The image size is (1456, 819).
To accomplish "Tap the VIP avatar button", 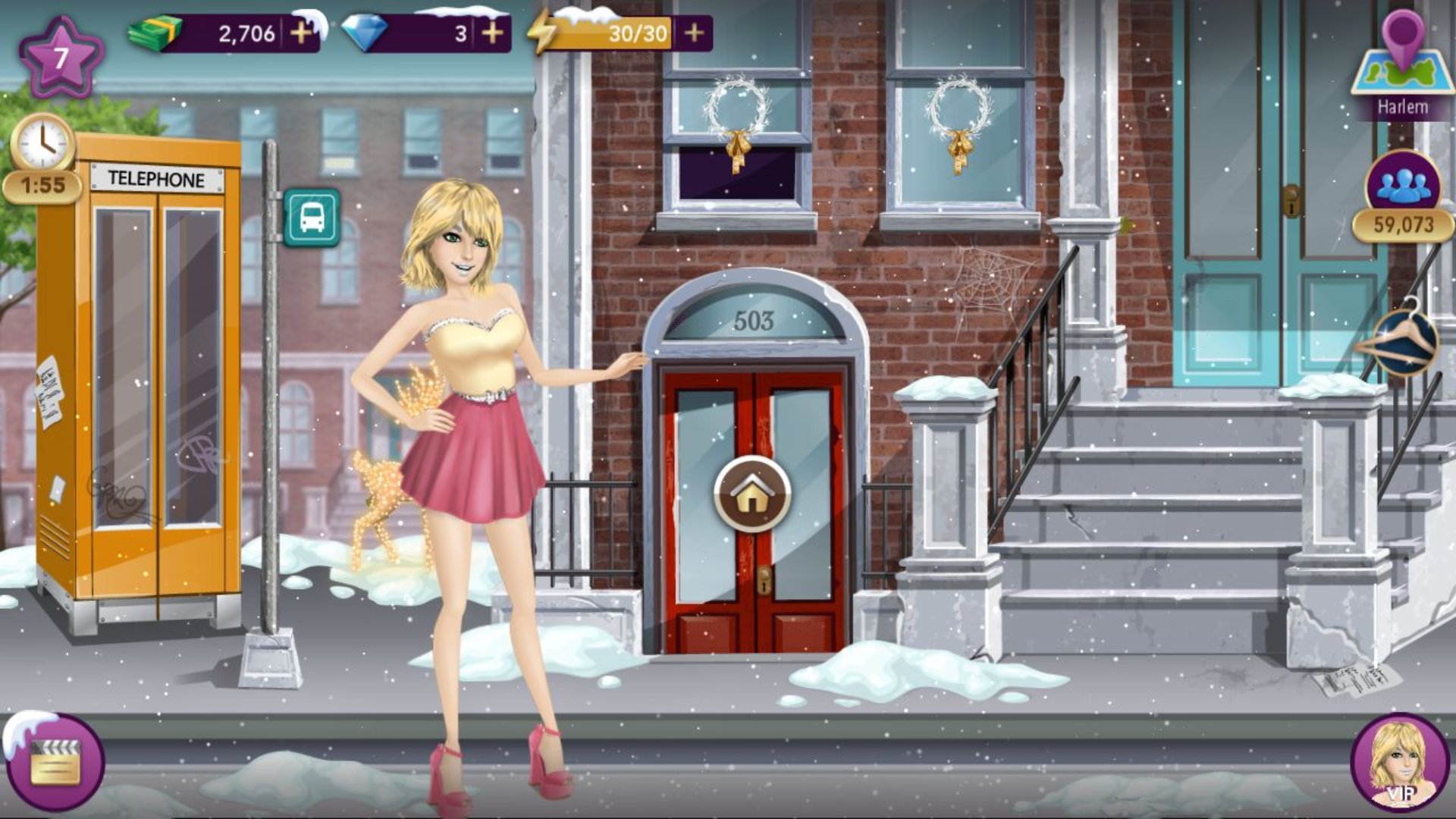I will tap(1399, 762).
